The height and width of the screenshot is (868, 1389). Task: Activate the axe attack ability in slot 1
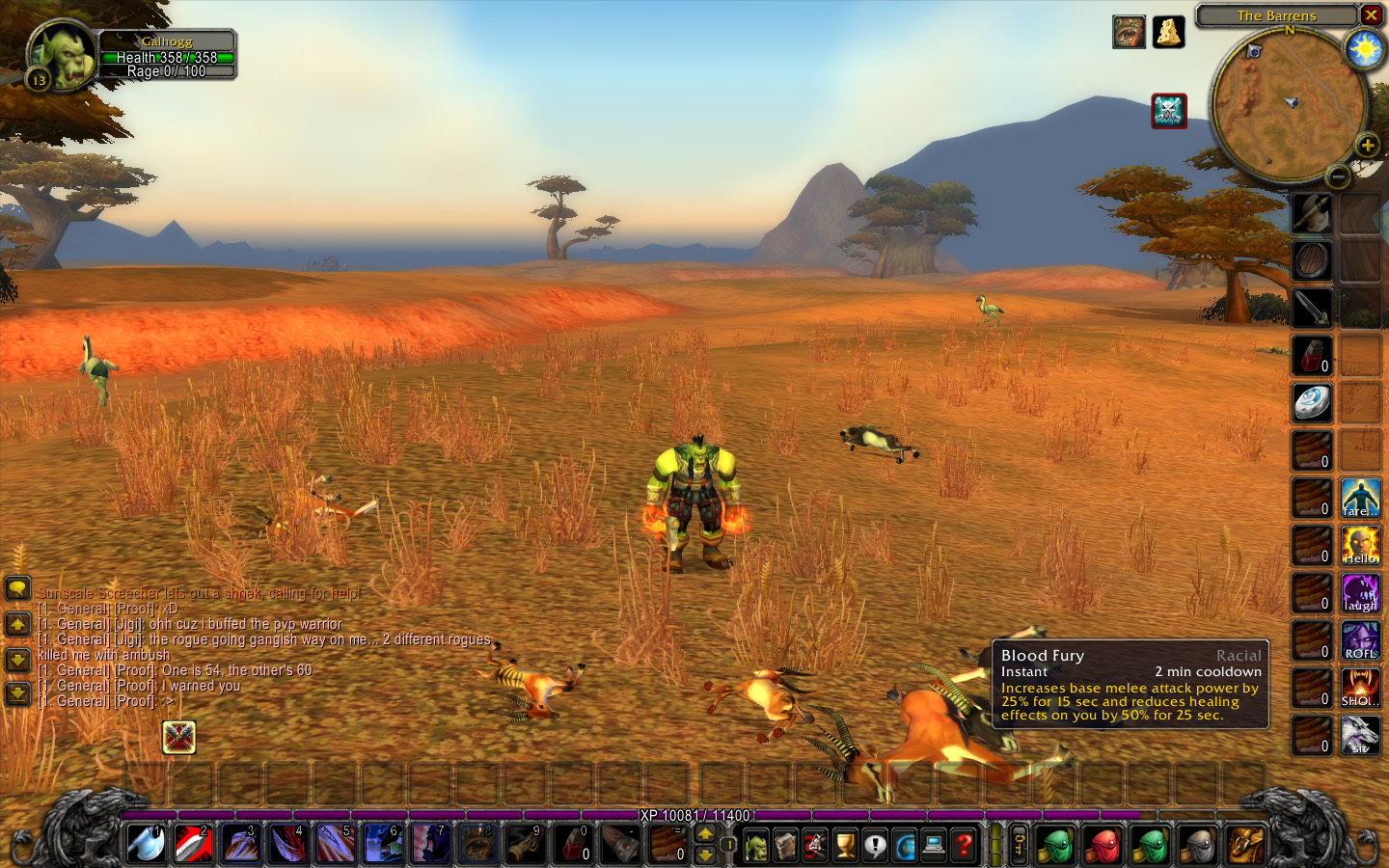click(x=147, y=845)
